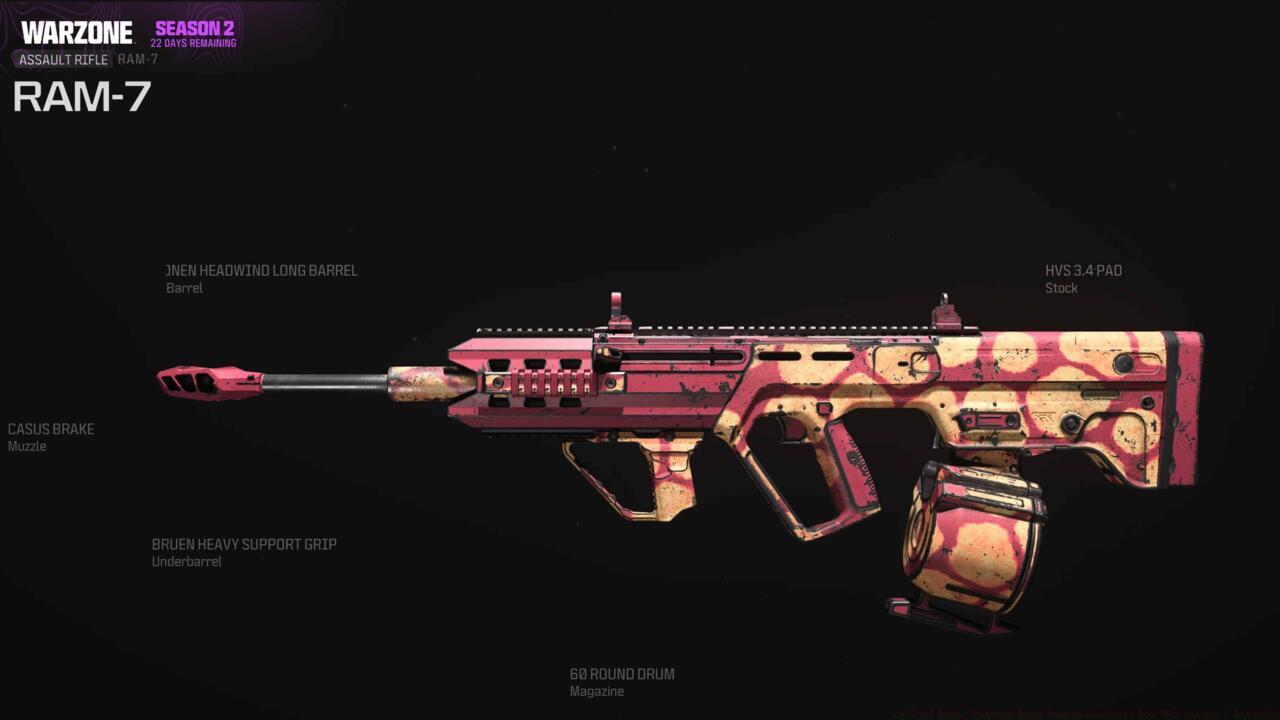Click the RAM-7 weapon title heading
The width and height of the screenshot is (1280, 720).
(80, 97)
